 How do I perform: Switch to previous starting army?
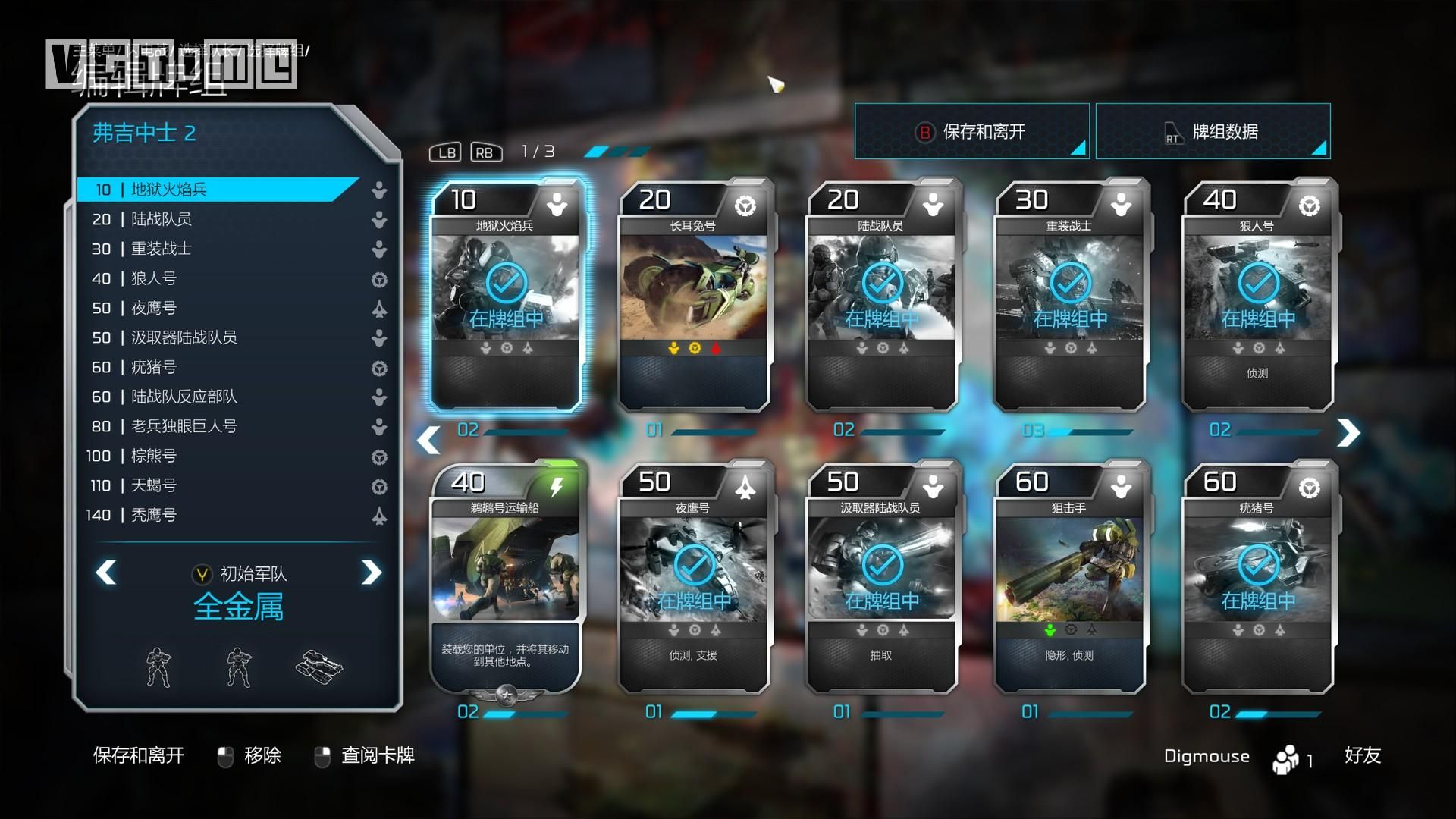pos(106,573)
